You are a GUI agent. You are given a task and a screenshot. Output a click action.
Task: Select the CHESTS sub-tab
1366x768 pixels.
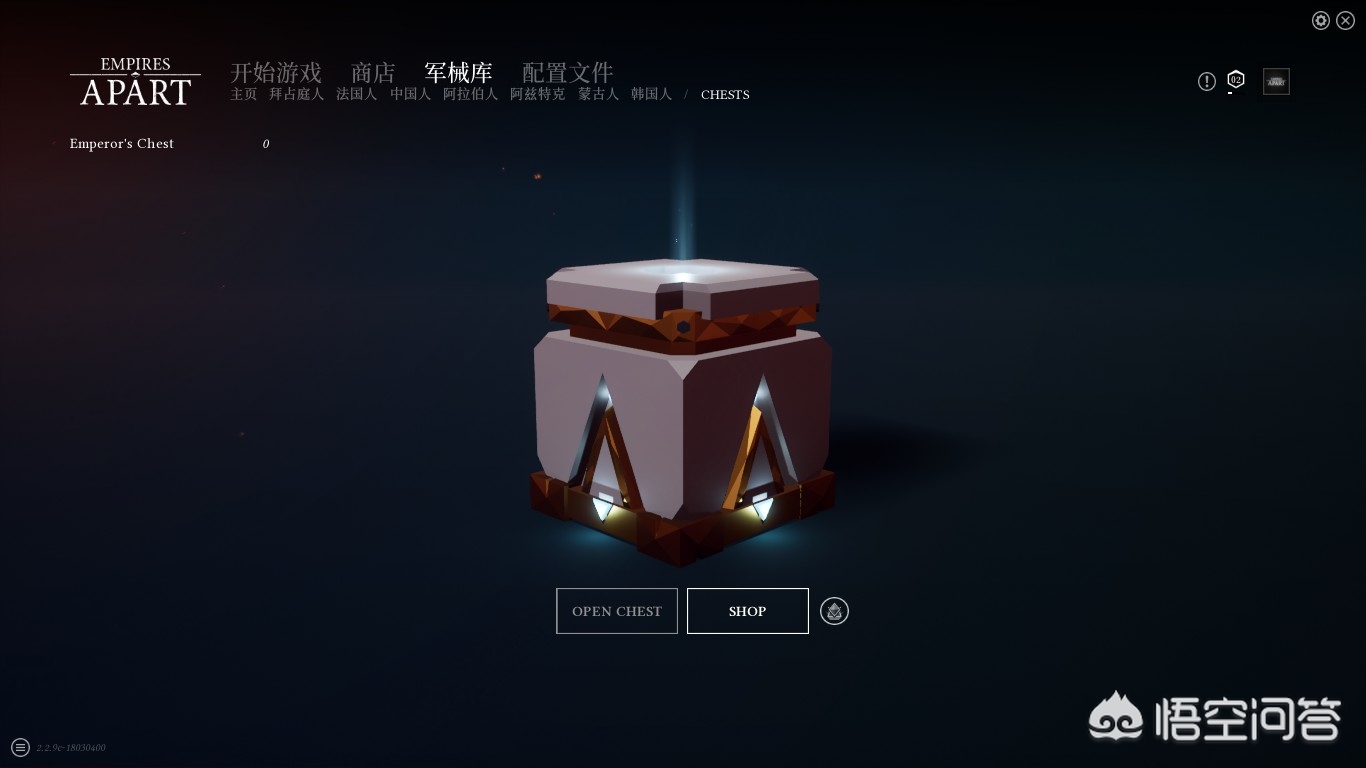click(x=725, y=95)
